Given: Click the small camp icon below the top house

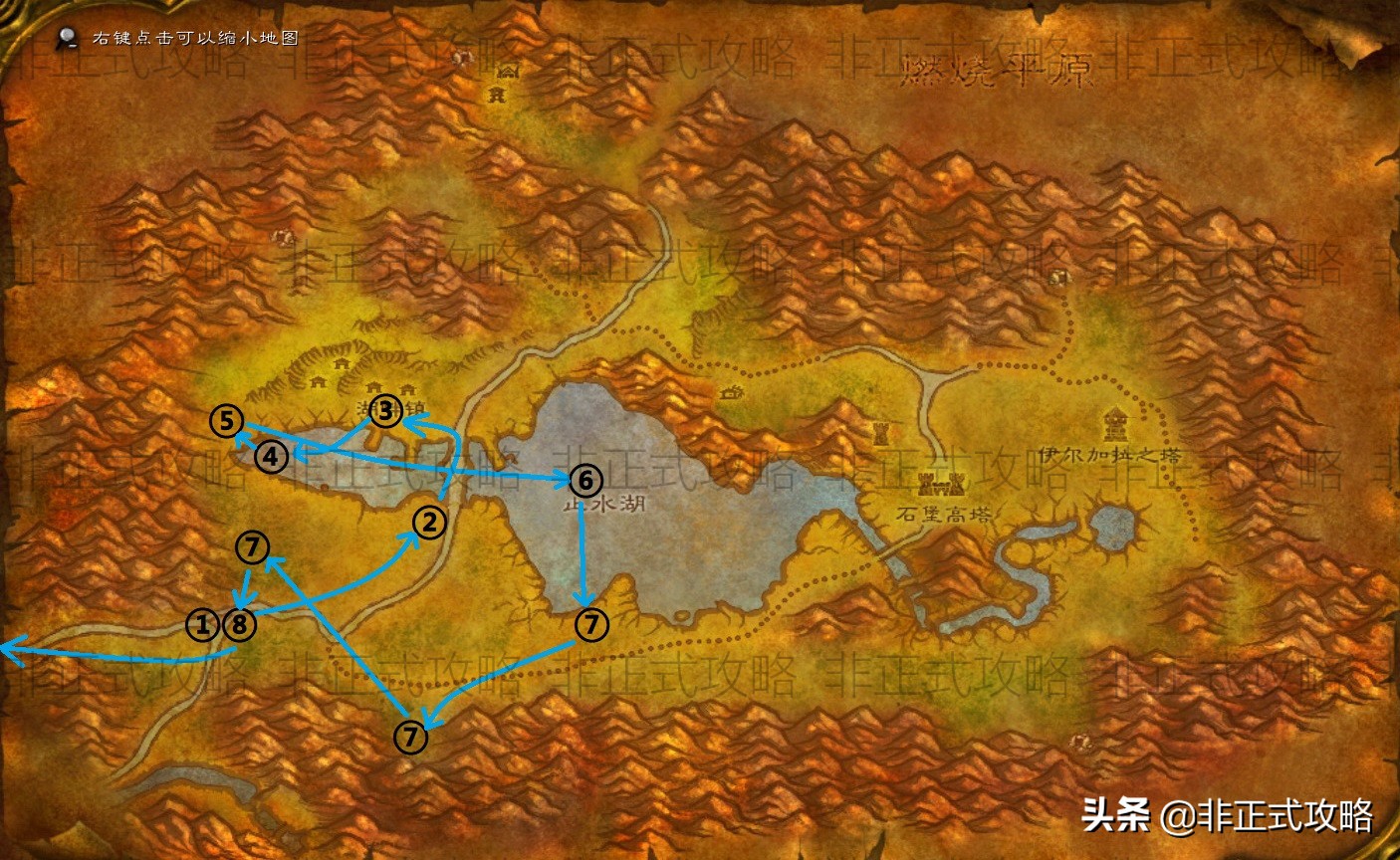Looking at the screenshot, I should click(497, 95).
